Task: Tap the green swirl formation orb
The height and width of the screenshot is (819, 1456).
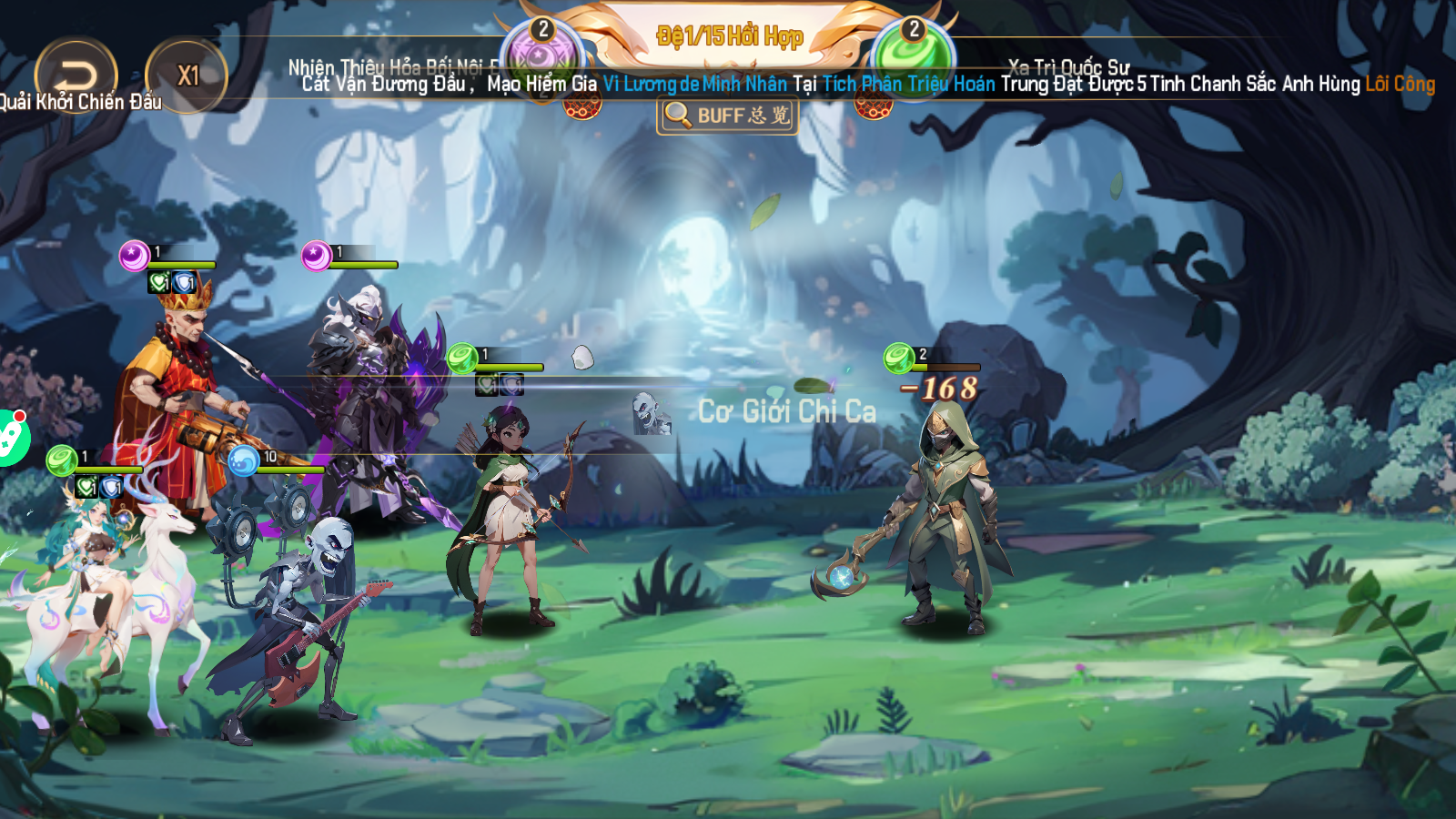Action: pos(913,55)
